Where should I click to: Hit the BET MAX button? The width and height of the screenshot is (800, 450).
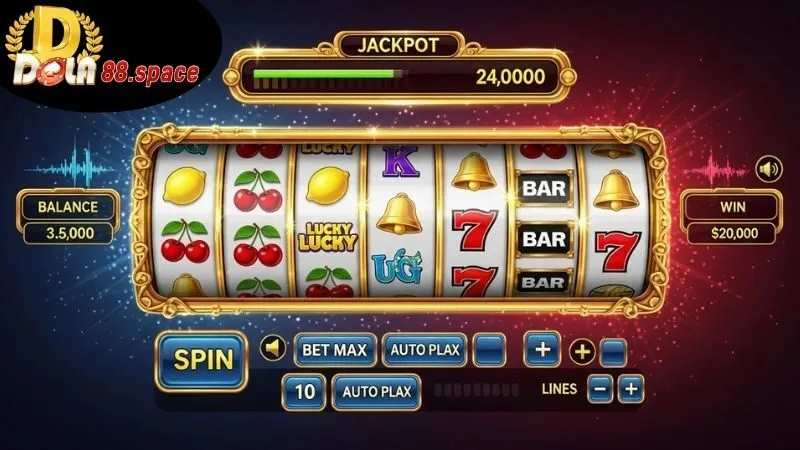[x=334, y=350]
